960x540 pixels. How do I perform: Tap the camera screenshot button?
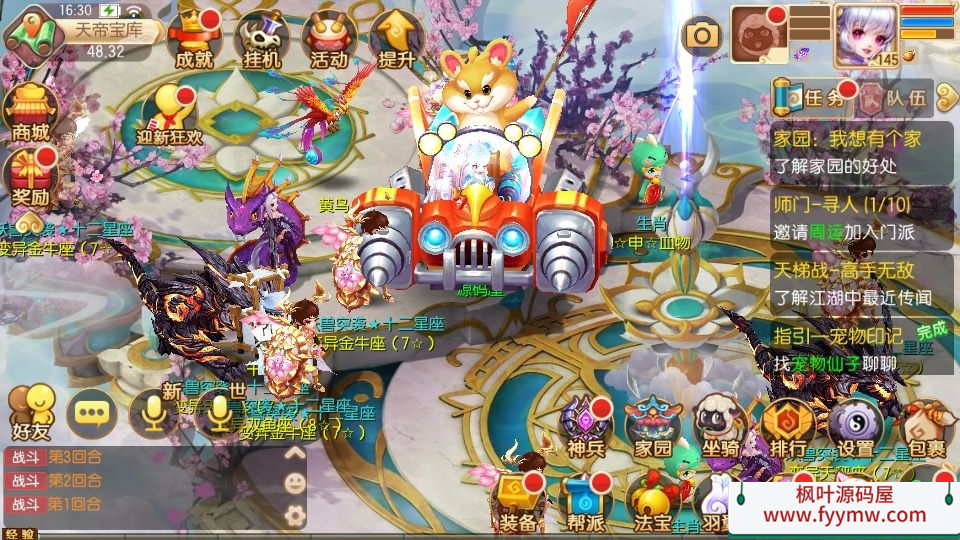click(x=702, y=36)
